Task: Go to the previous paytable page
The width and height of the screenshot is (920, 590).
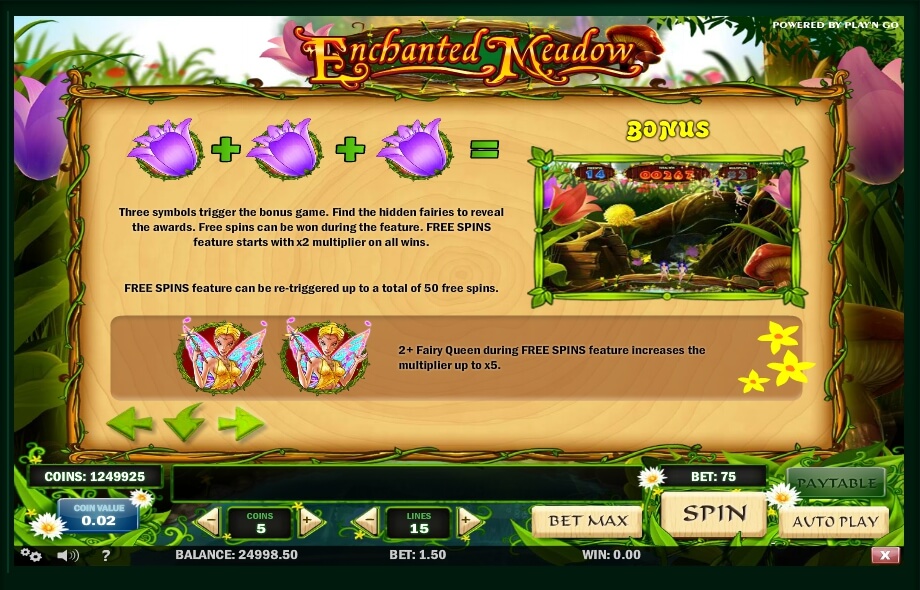Action: click(x=130, y=424)
